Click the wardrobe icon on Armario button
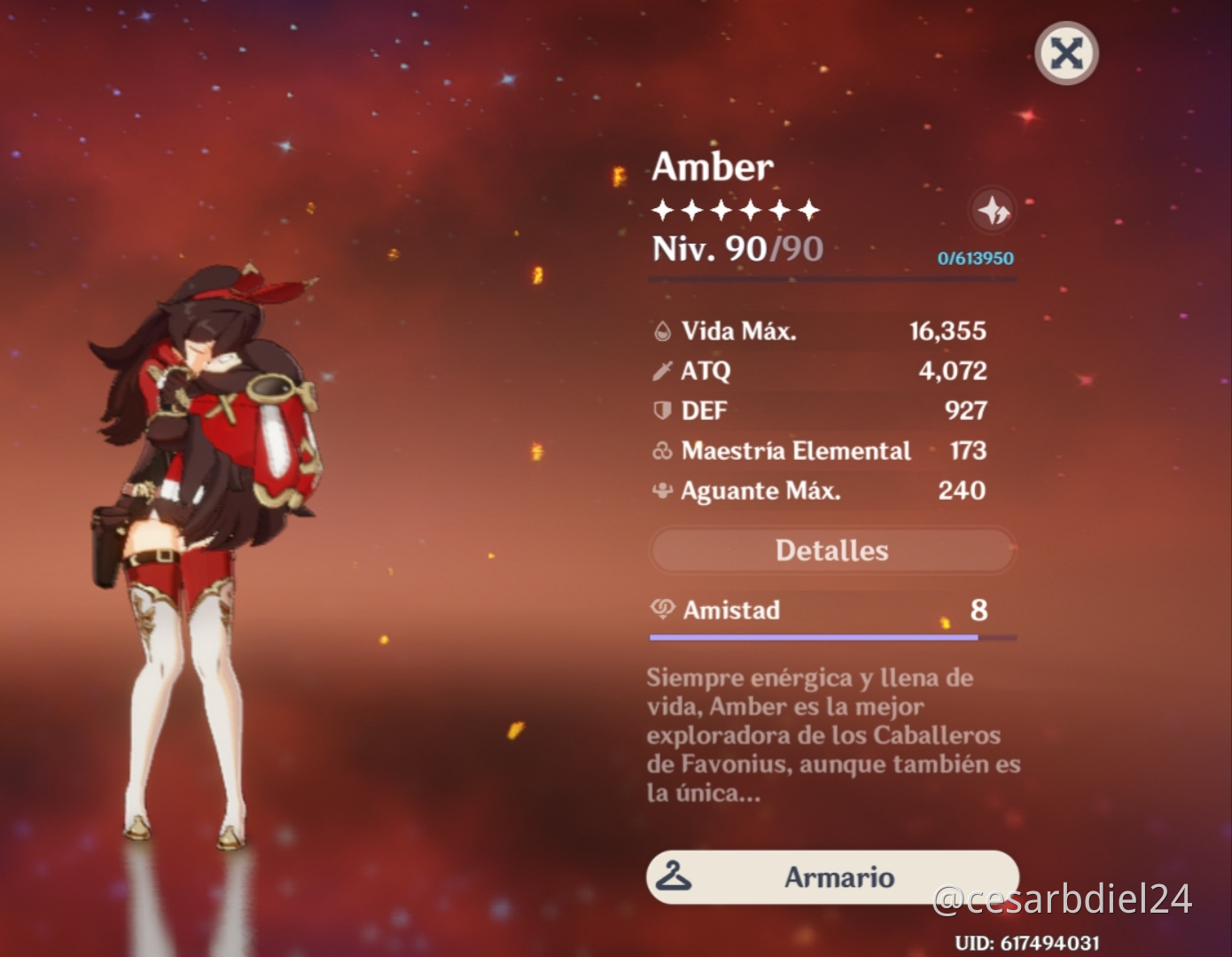Image resolution: width=1232 pixels, height=957 pixels. coord(674,877)
